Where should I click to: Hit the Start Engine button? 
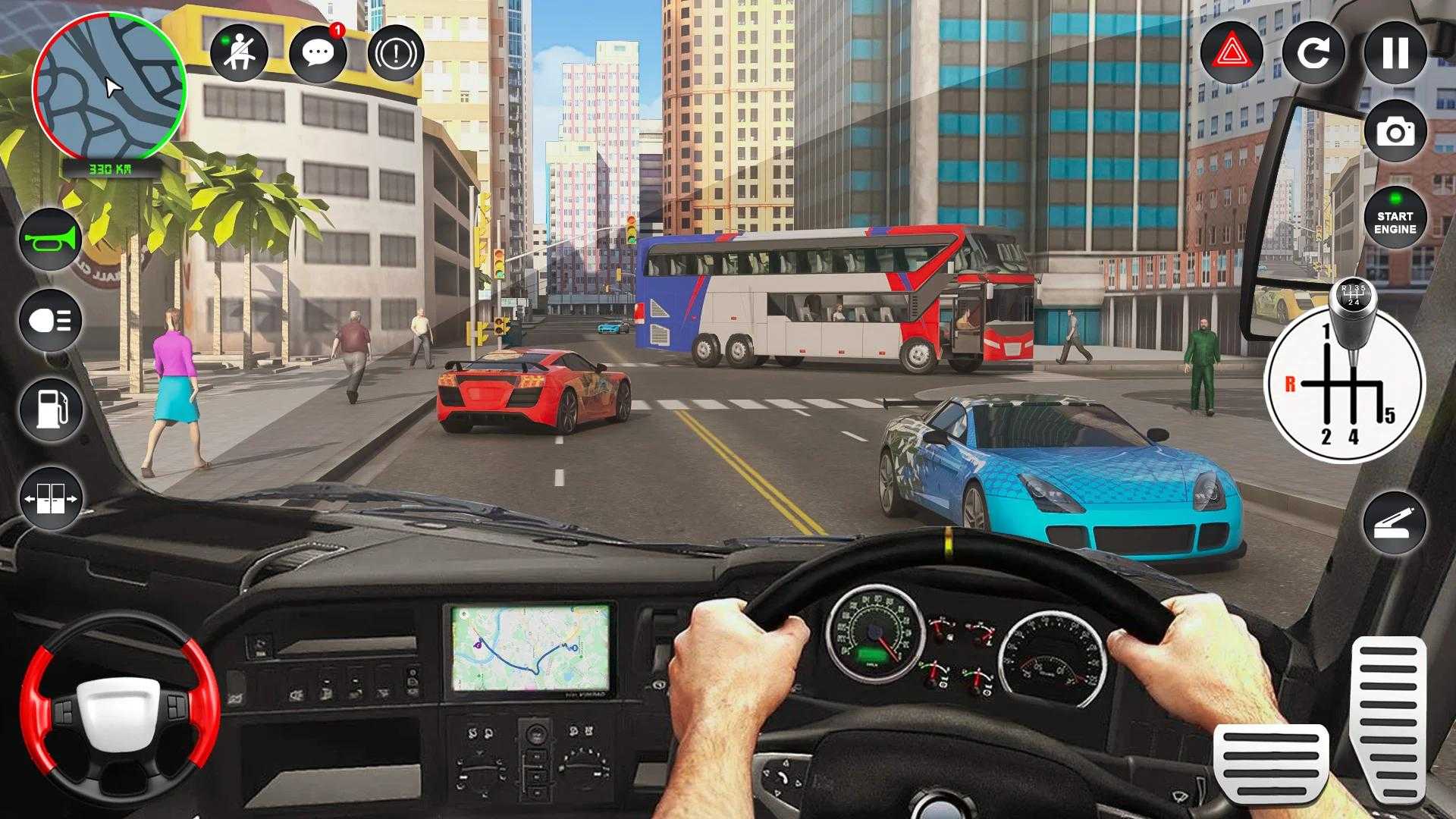(1395, 218)
